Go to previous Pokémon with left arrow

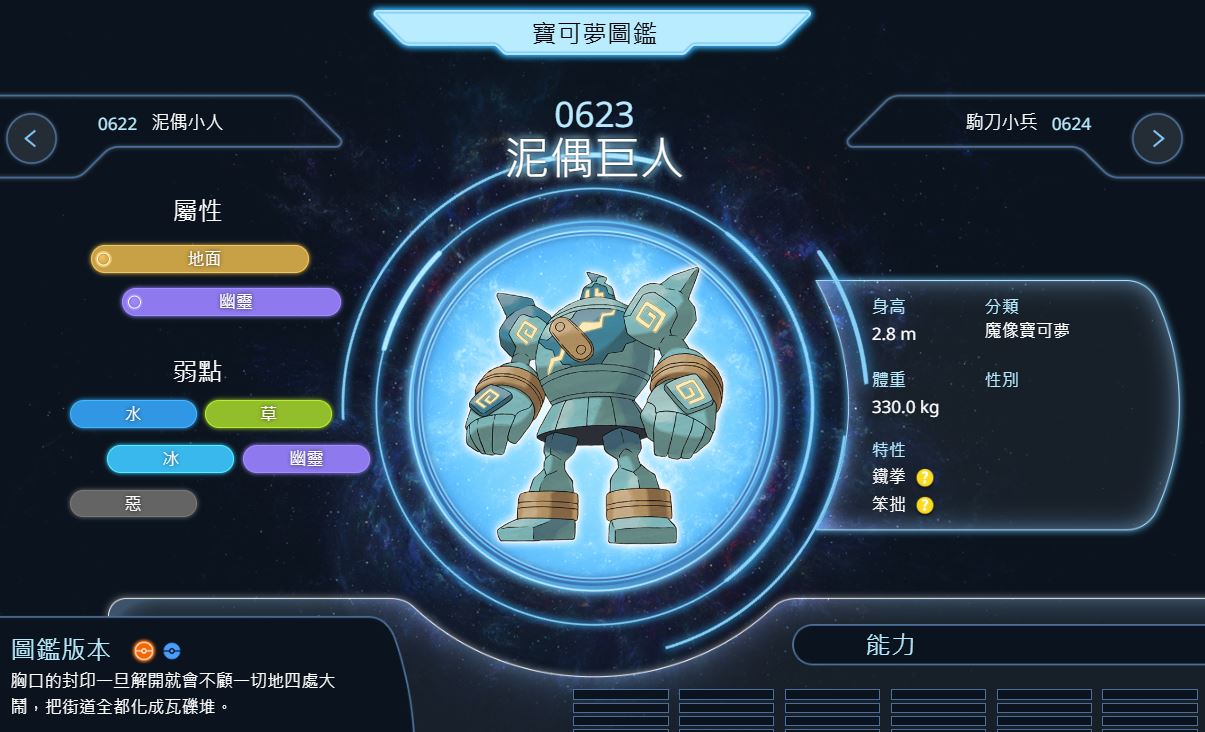(31, 139)
